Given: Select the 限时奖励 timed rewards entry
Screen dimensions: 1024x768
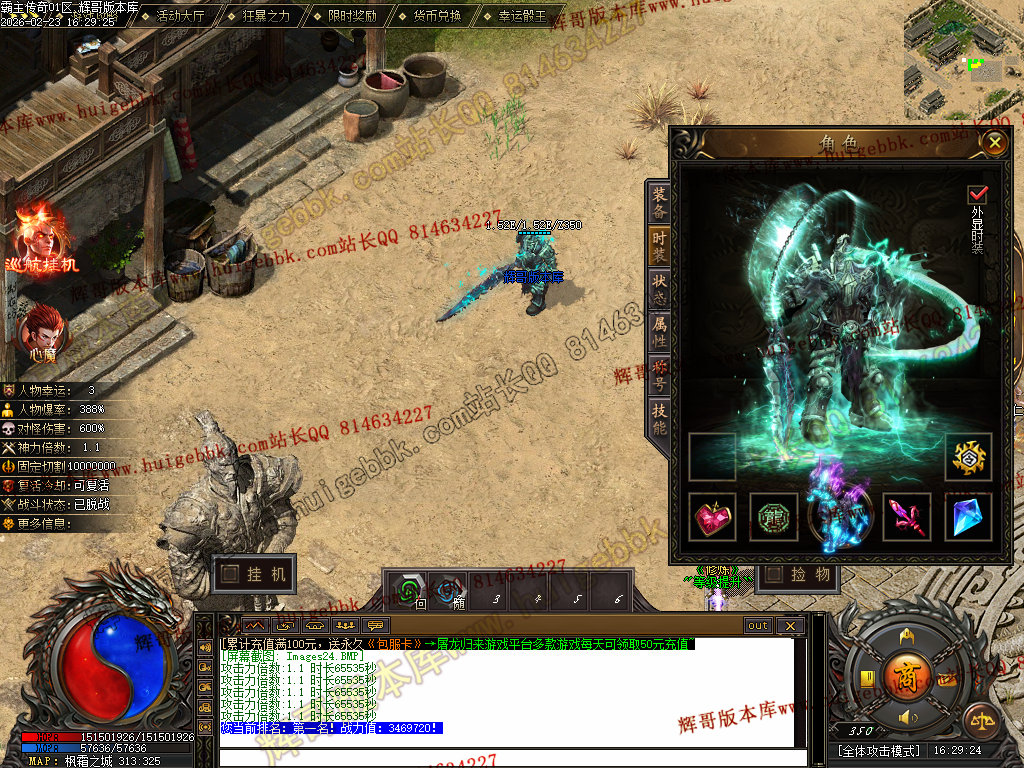Looking at the screenshot, I should 352,16.
